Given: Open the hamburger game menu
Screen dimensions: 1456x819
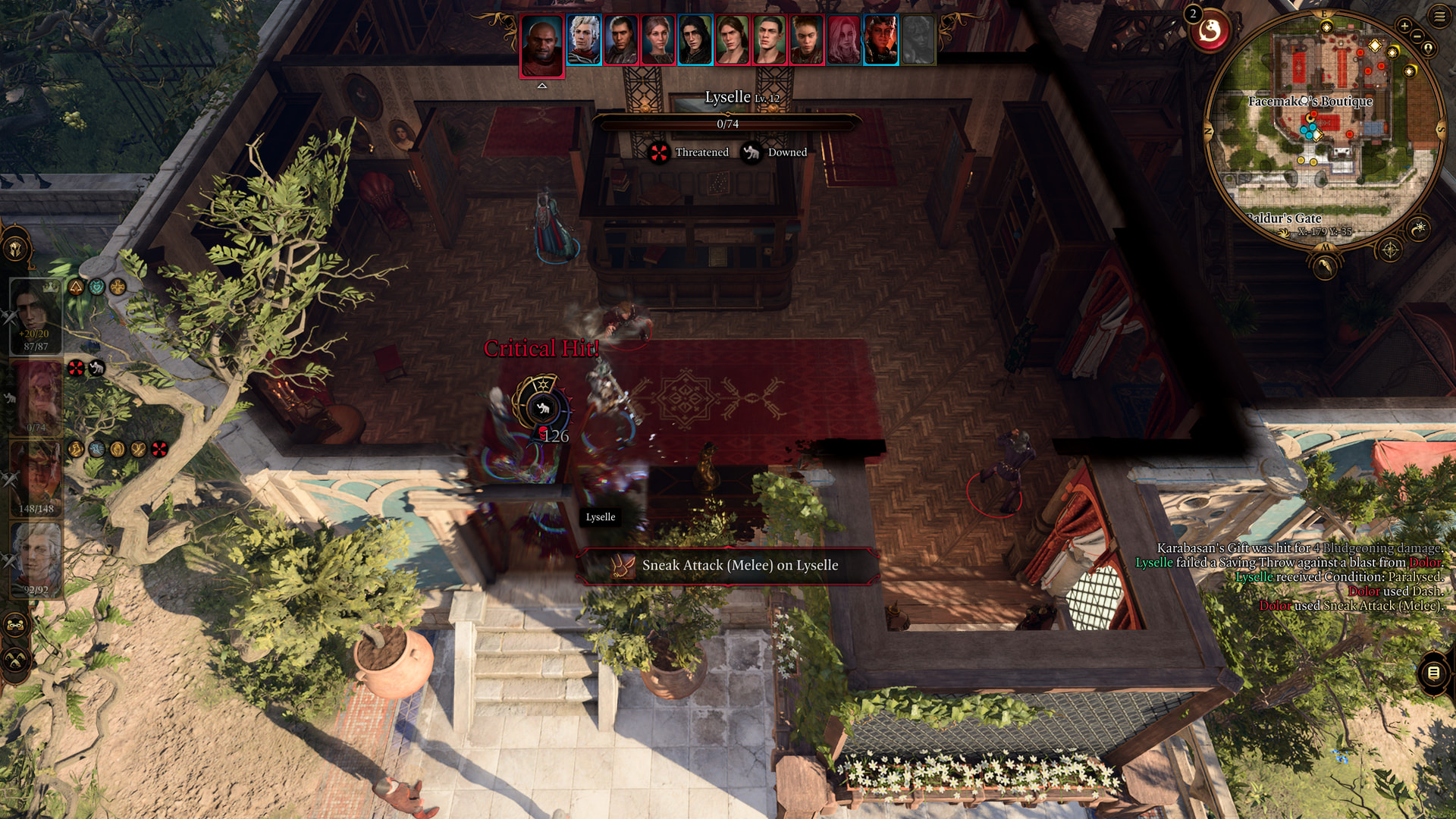Looking at the screenshot, I should (1439, 16).
